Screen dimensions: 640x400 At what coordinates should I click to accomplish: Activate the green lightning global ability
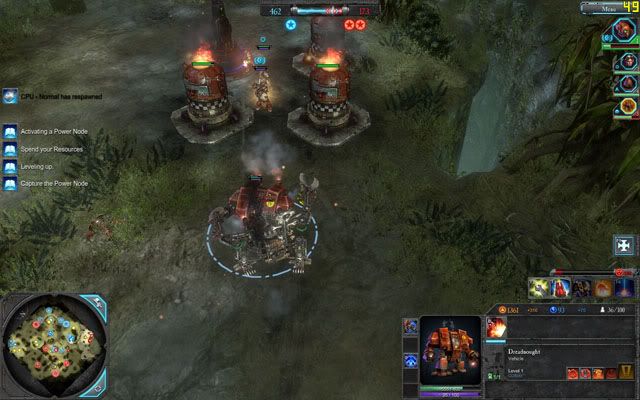539,288
